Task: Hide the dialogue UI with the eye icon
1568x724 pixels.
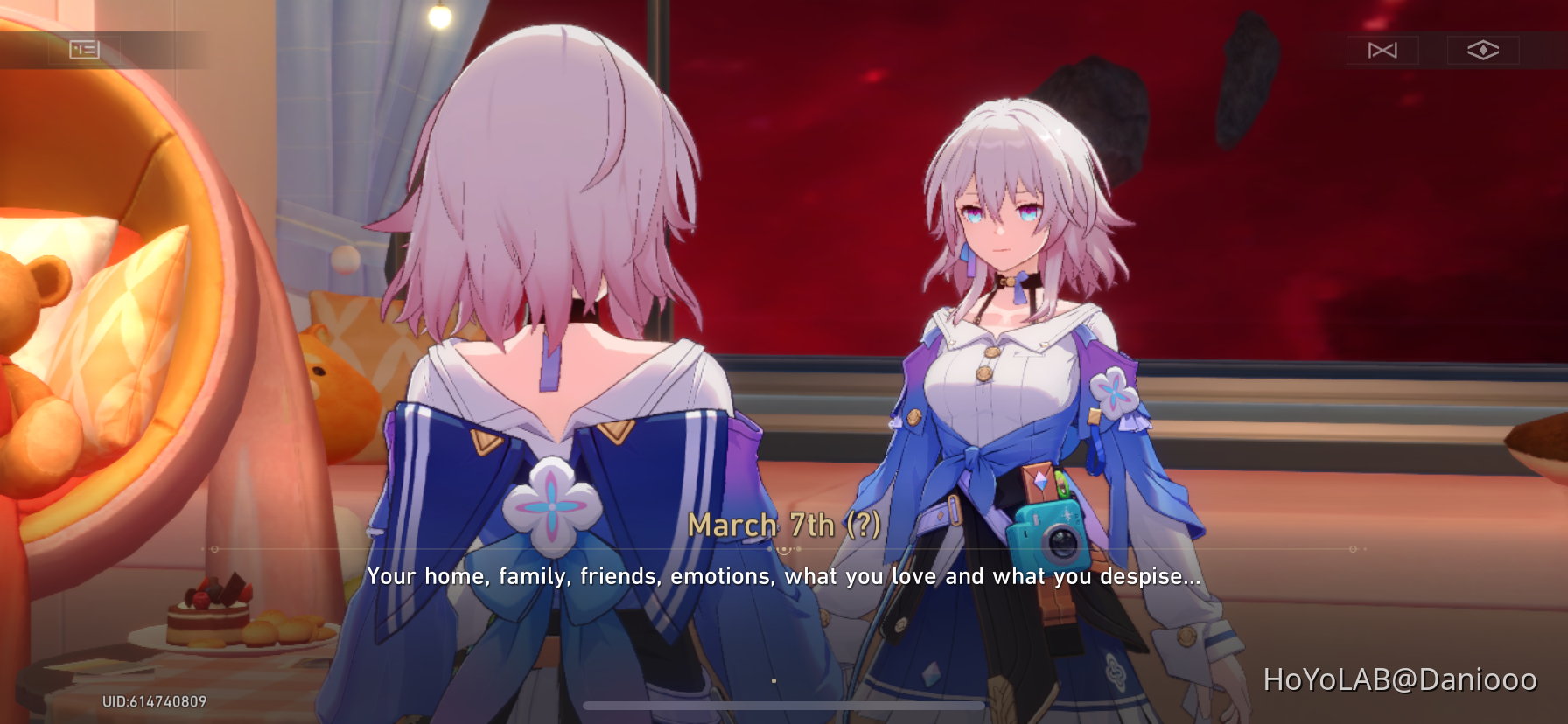Action: 1483,50
